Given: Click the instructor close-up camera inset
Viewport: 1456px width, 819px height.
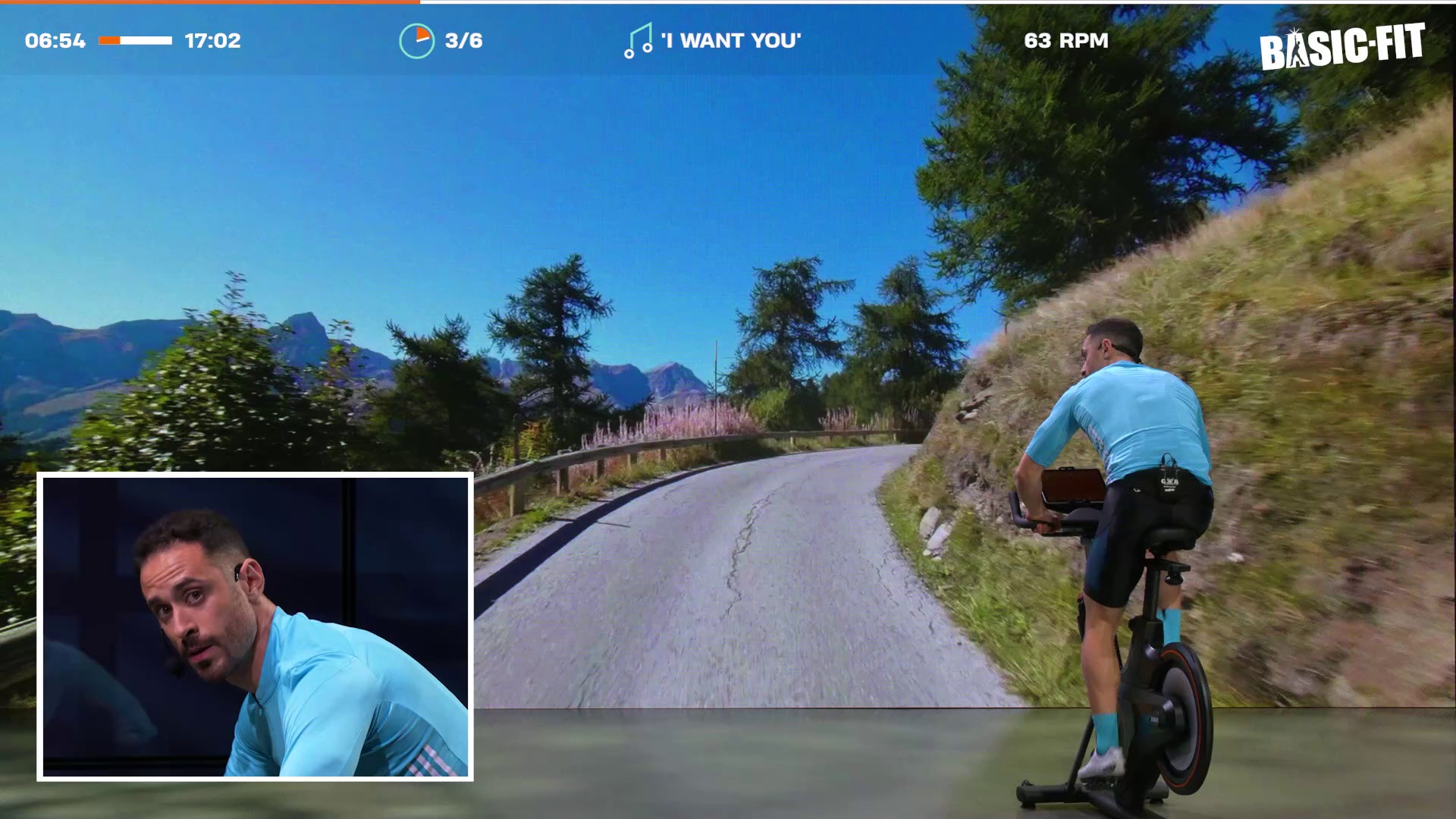Looking at the screenshot, I should [x=255, y=626].
